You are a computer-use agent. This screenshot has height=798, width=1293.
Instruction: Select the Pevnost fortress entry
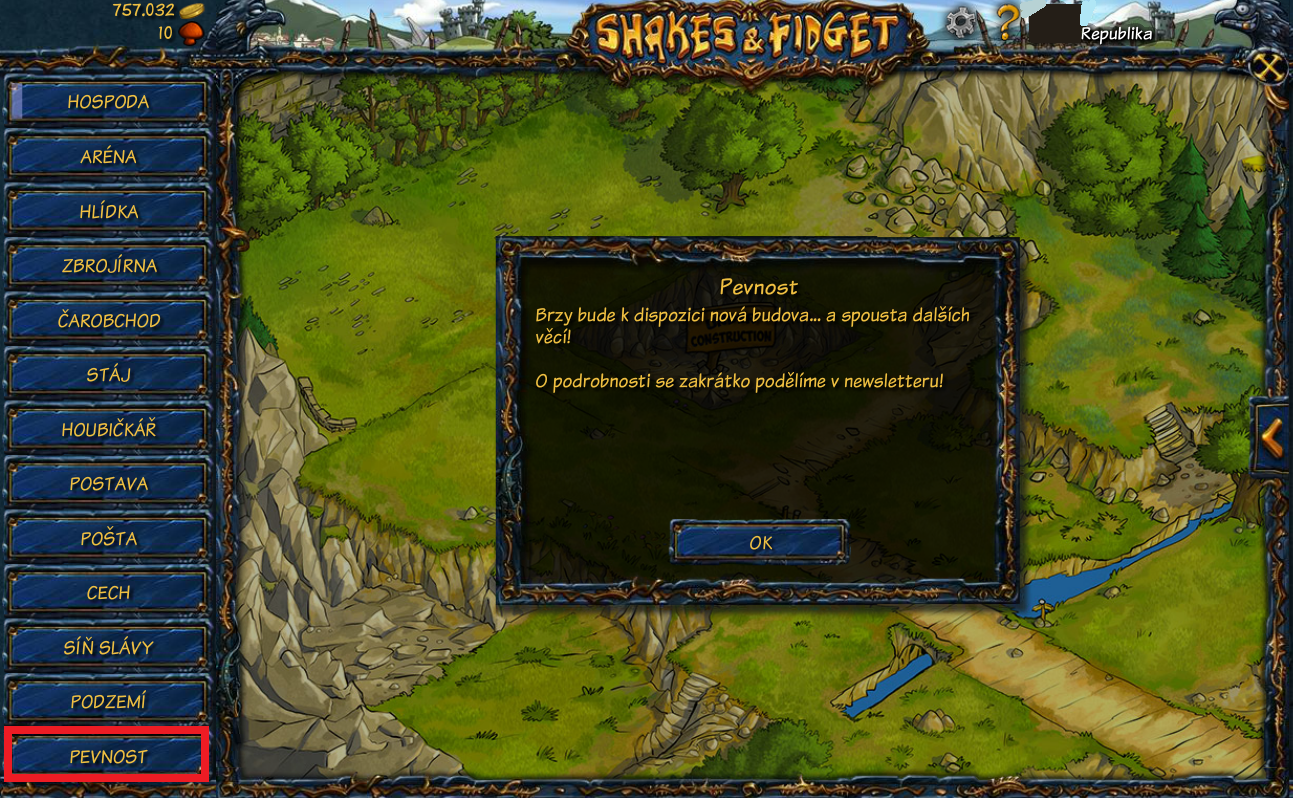[108, 757]
